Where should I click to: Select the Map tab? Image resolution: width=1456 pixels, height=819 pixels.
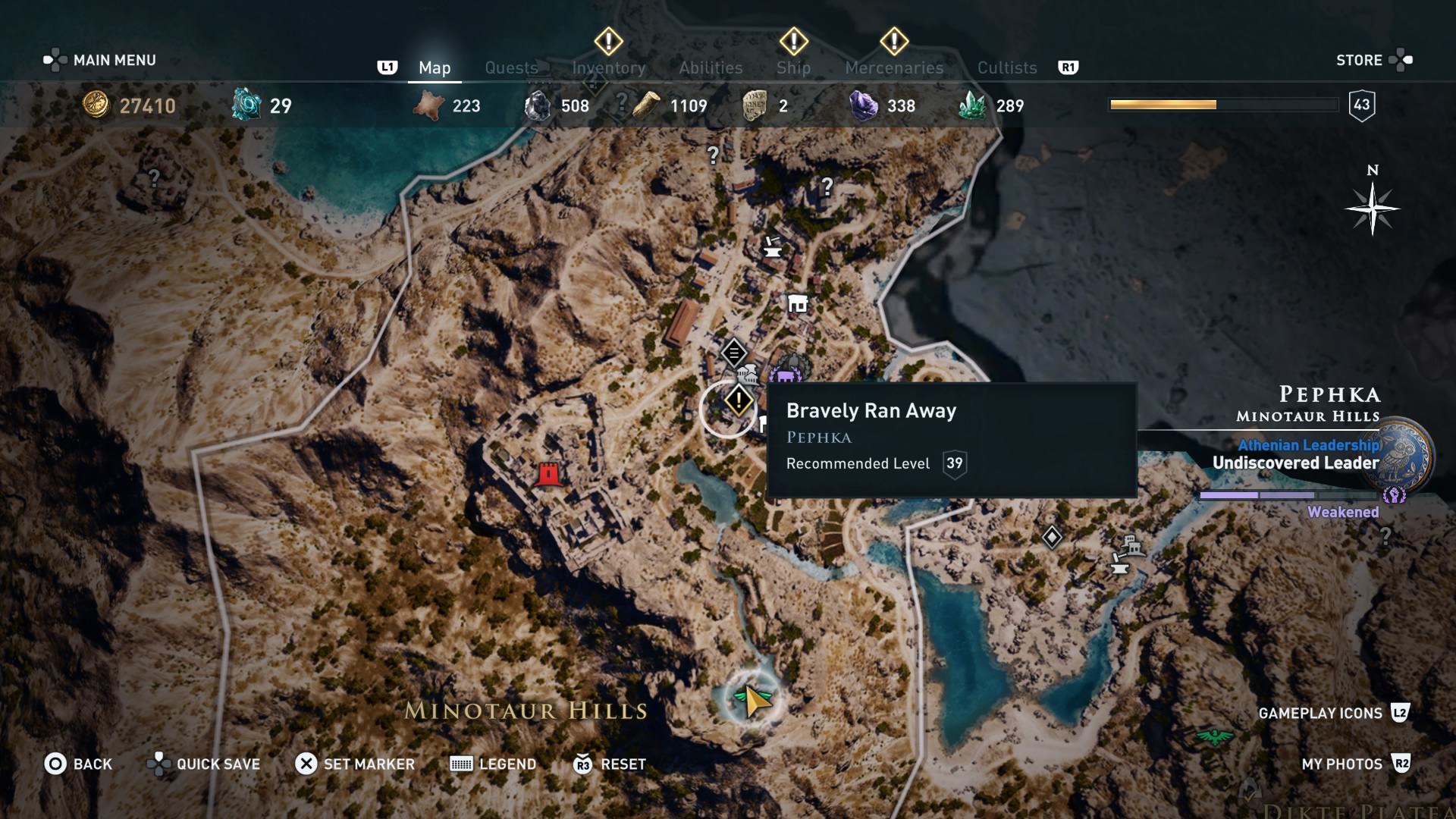pyautogui.click(x=435, y=68)
